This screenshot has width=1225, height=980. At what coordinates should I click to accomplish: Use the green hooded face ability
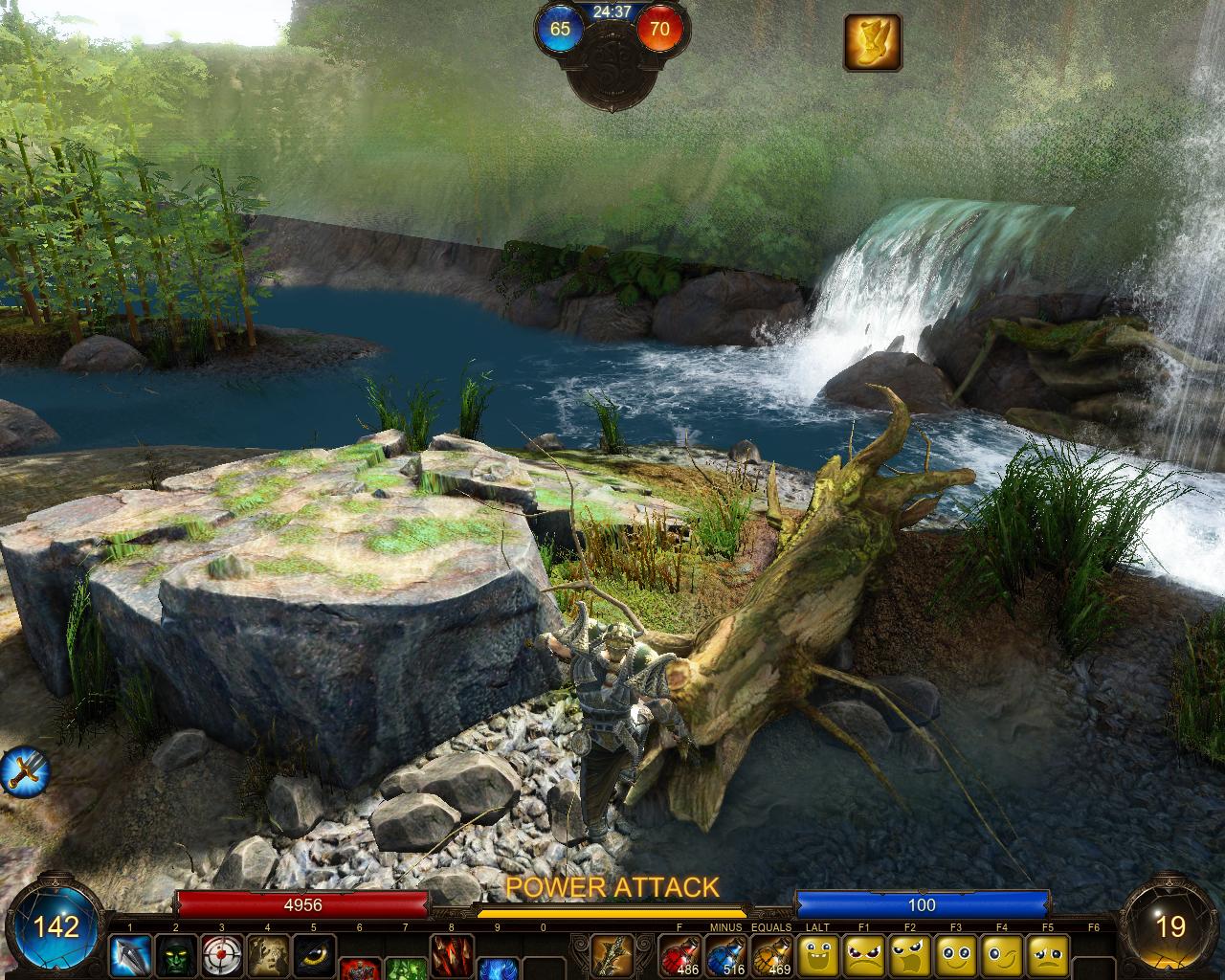point(175,955)
